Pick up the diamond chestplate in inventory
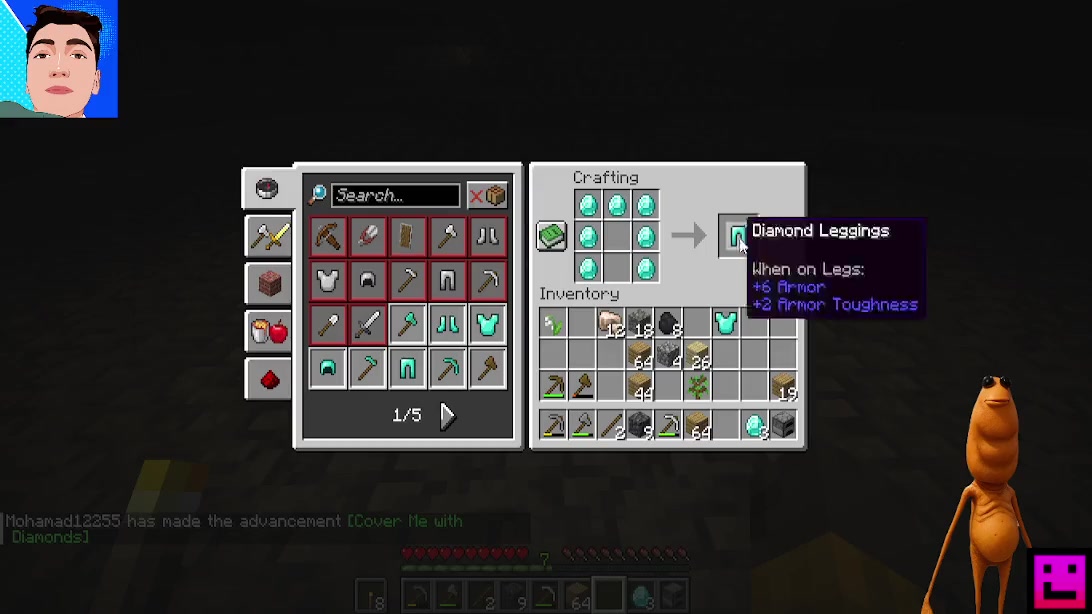 [726, 323]
